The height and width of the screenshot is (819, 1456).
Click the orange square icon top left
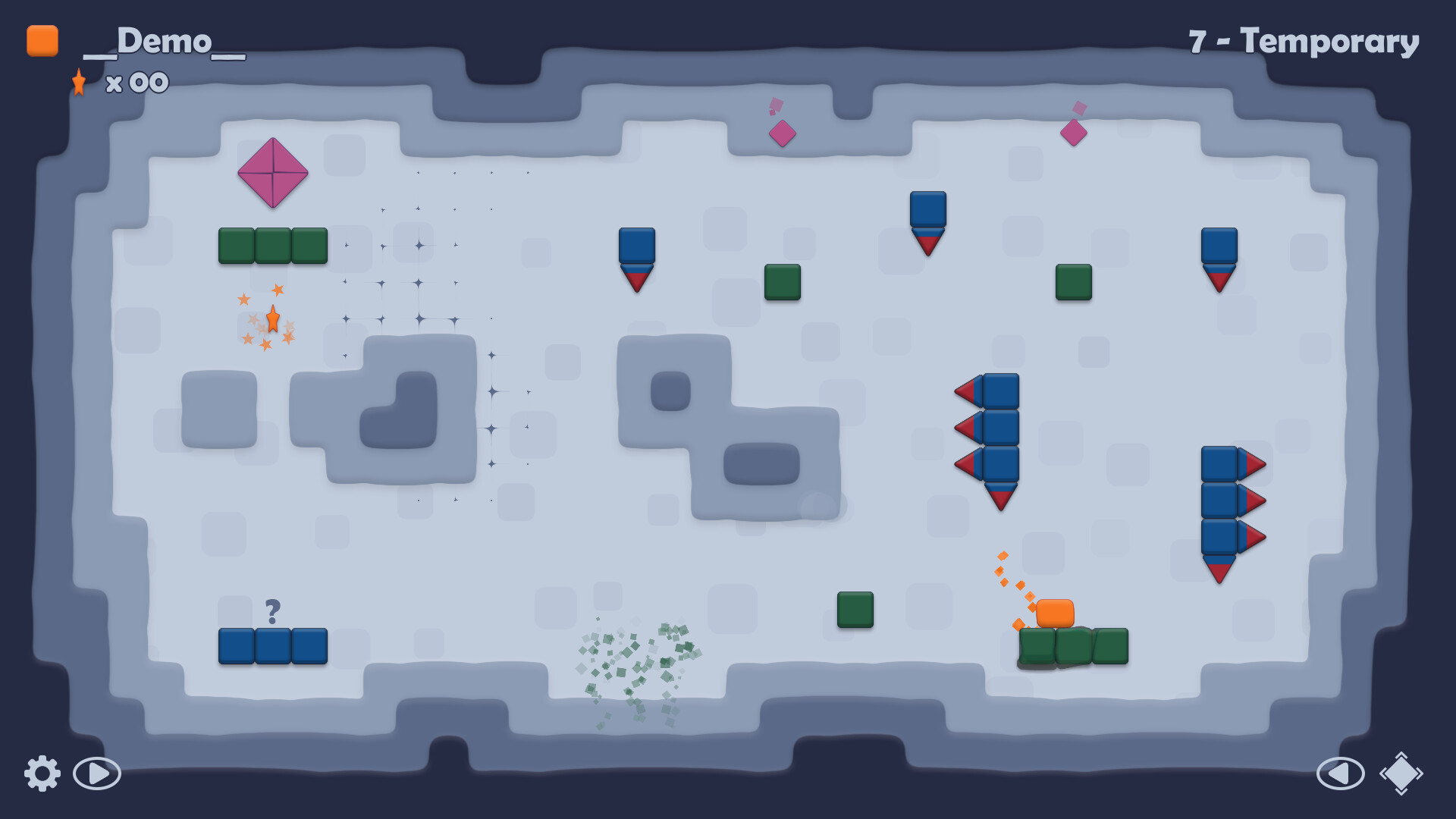[x=42, y=42]
